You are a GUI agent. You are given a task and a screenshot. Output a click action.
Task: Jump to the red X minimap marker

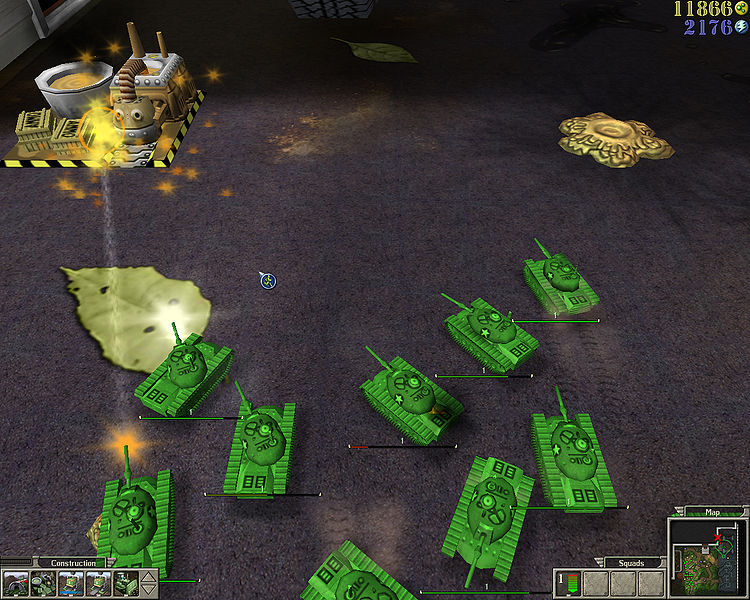(x=718, y=538)
